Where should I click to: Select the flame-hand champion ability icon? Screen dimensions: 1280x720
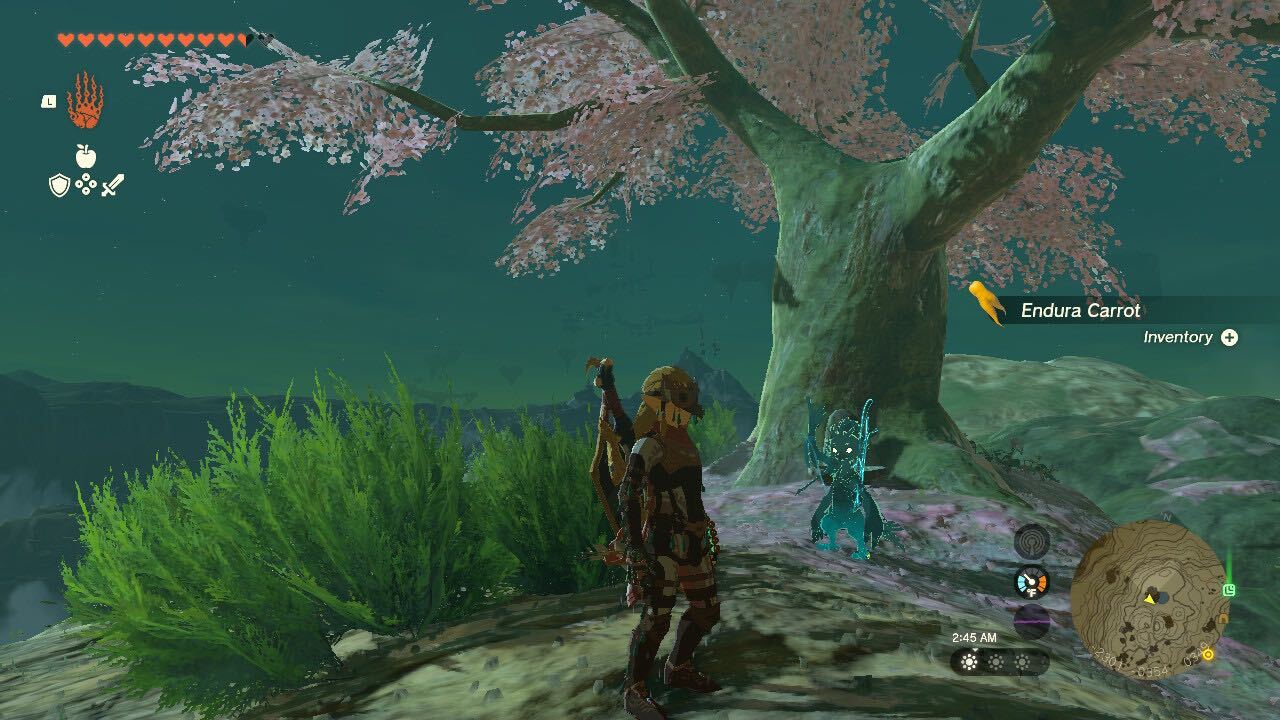click(87, 102)
